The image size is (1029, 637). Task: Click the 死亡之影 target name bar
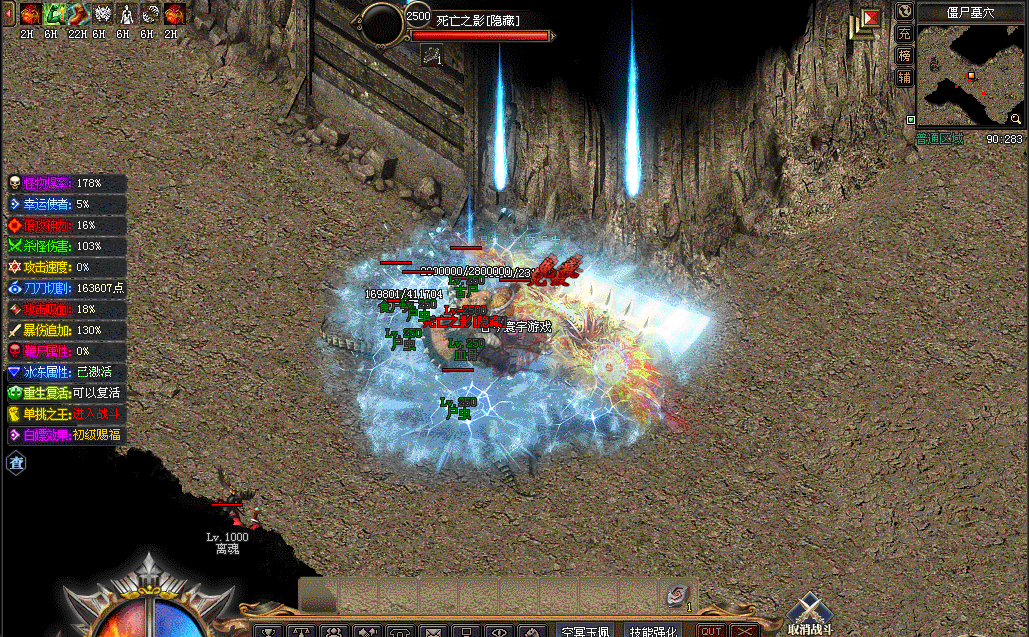tap(478, 20)
